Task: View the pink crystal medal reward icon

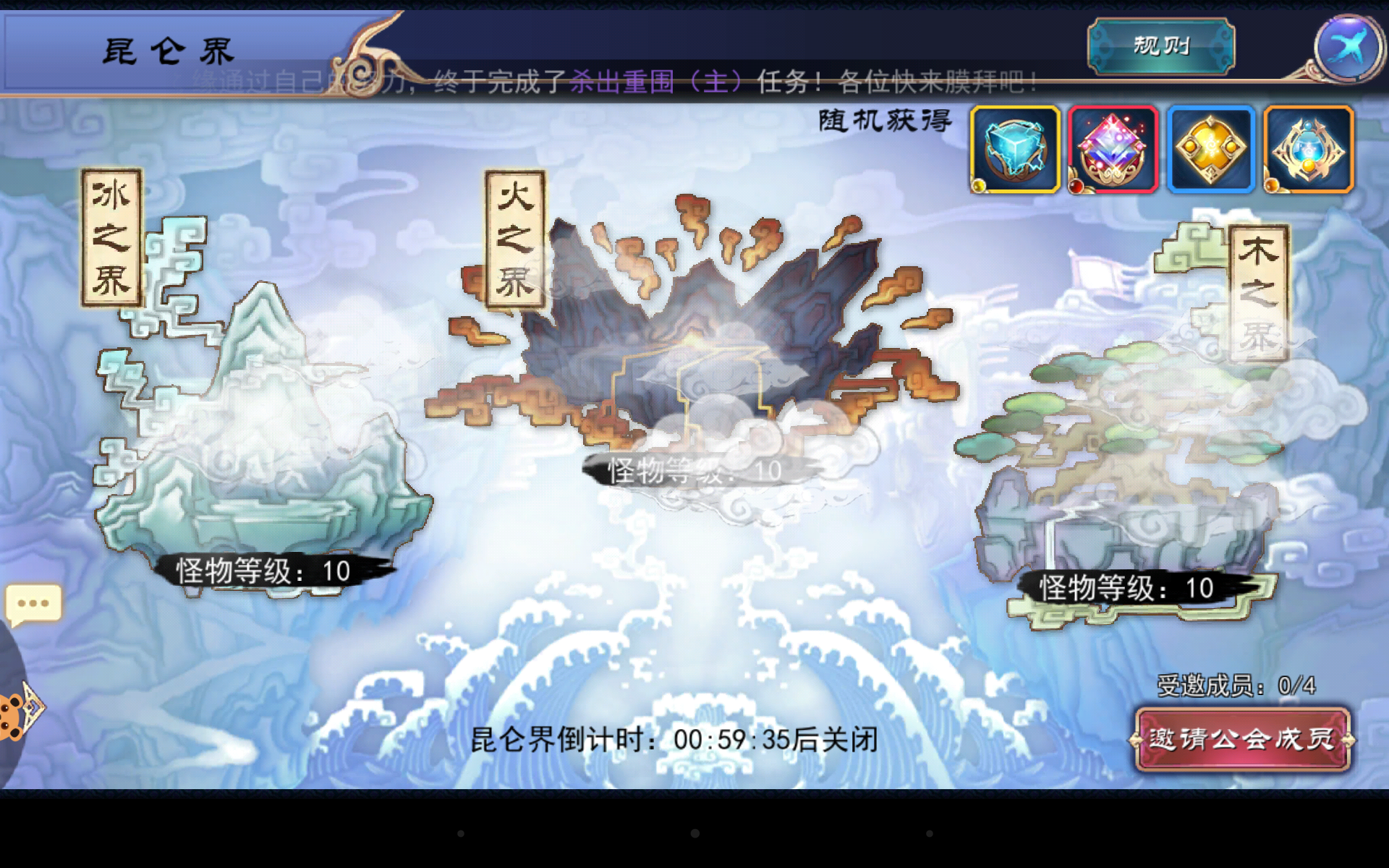Action: (x=1114, y=148)
